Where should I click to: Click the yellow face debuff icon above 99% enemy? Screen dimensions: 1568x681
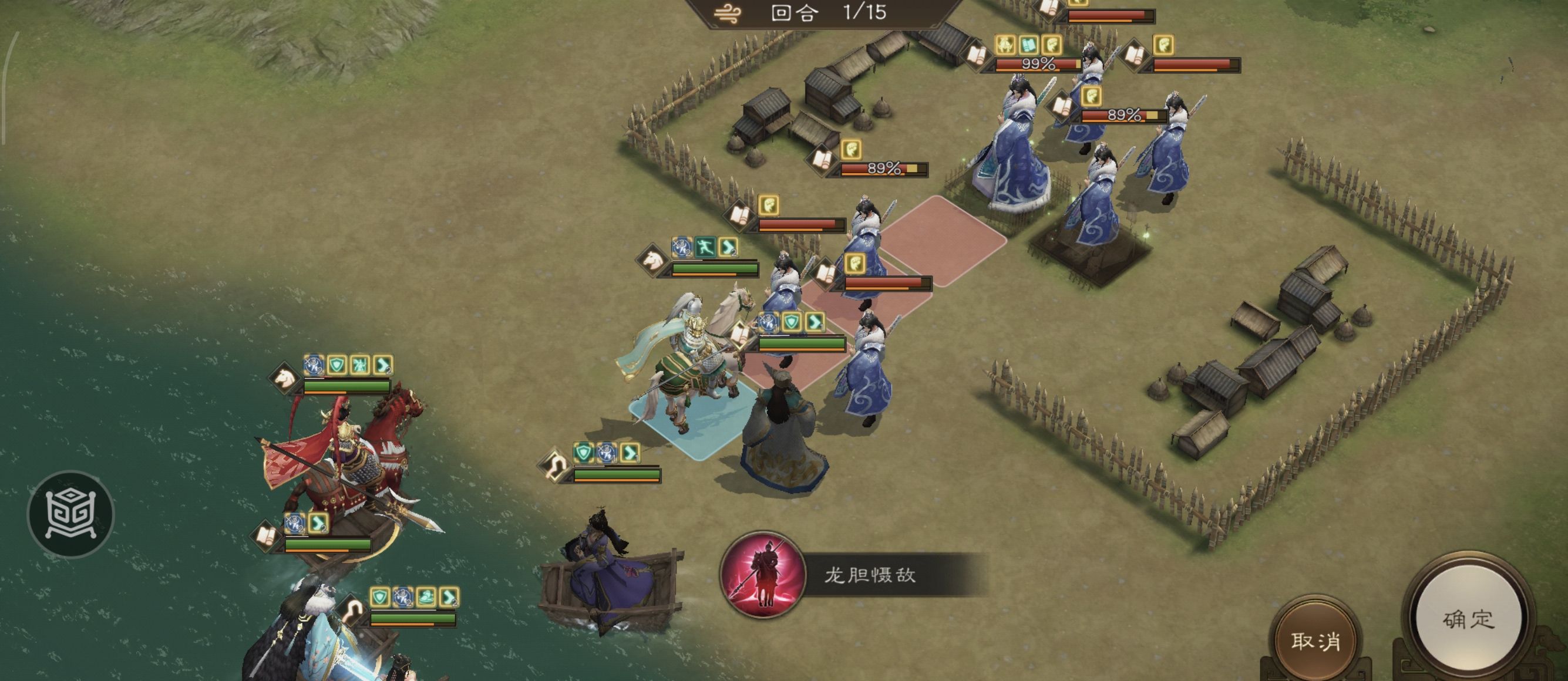(1051, 46)
